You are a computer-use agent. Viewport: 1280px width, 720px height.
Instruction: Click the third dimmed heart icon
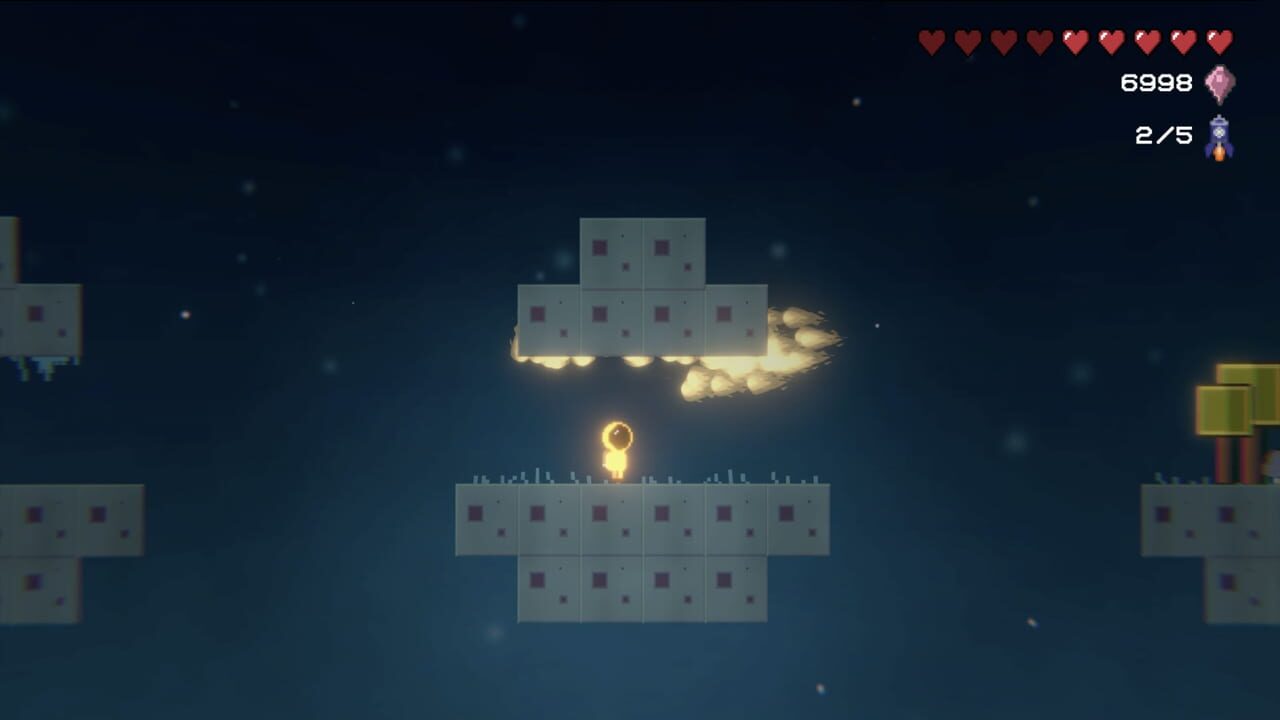[1002, 43]
